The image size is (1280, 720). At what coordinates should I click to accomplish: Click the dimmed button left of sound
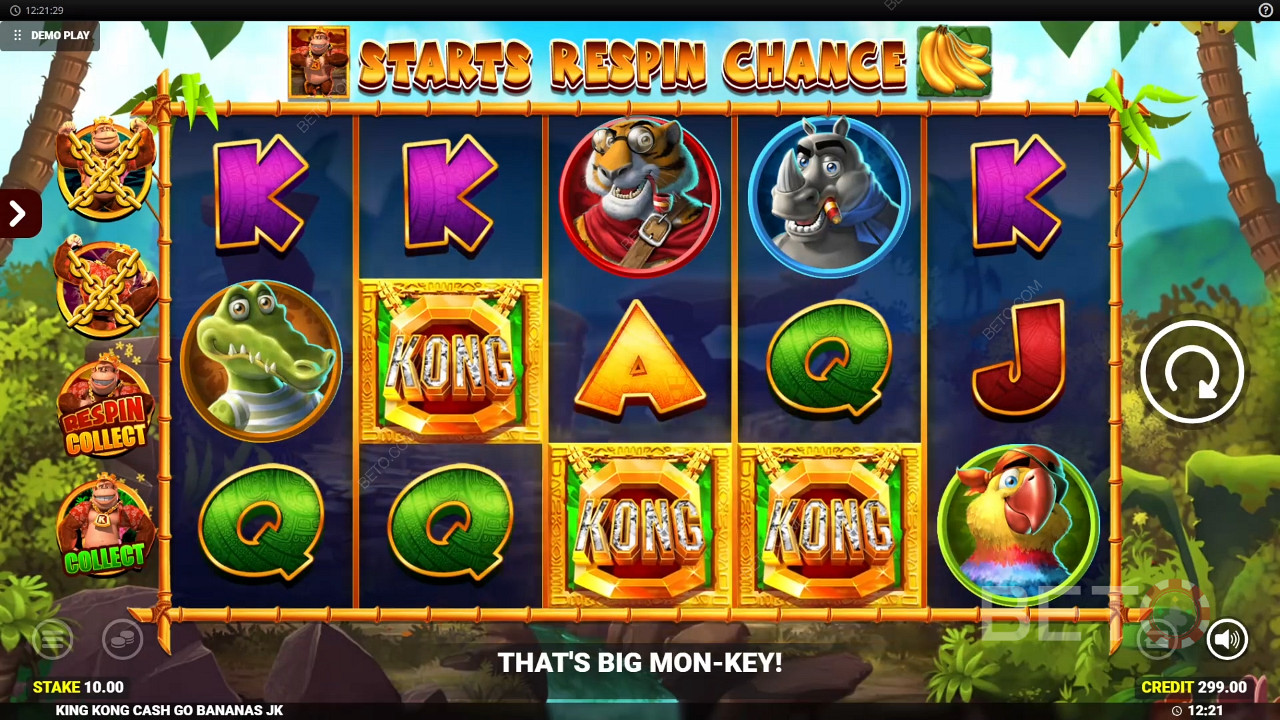[x=1157, y=639]
